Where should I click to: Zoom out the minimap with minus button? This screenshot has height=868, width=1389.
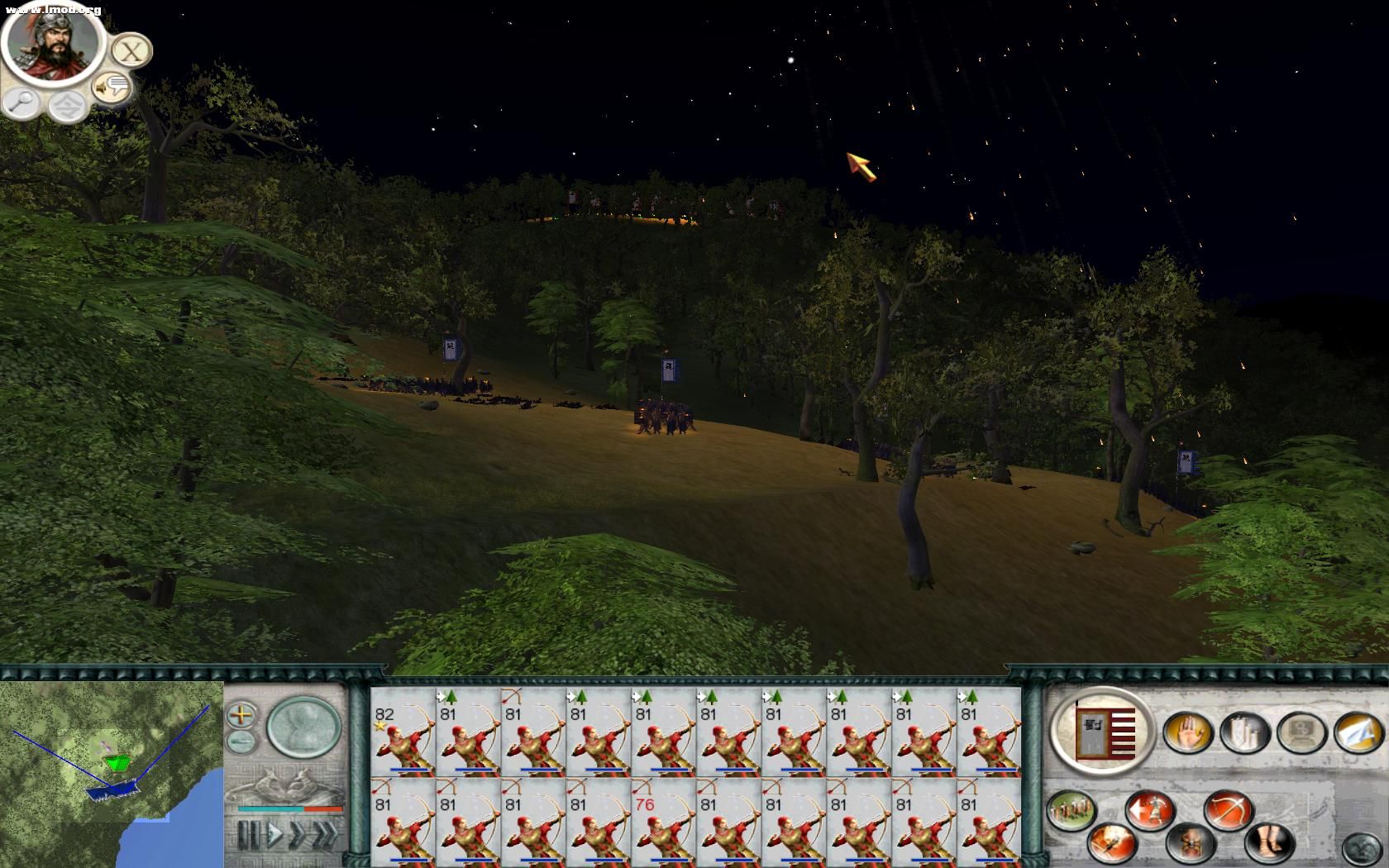click(x=241, y=740)
